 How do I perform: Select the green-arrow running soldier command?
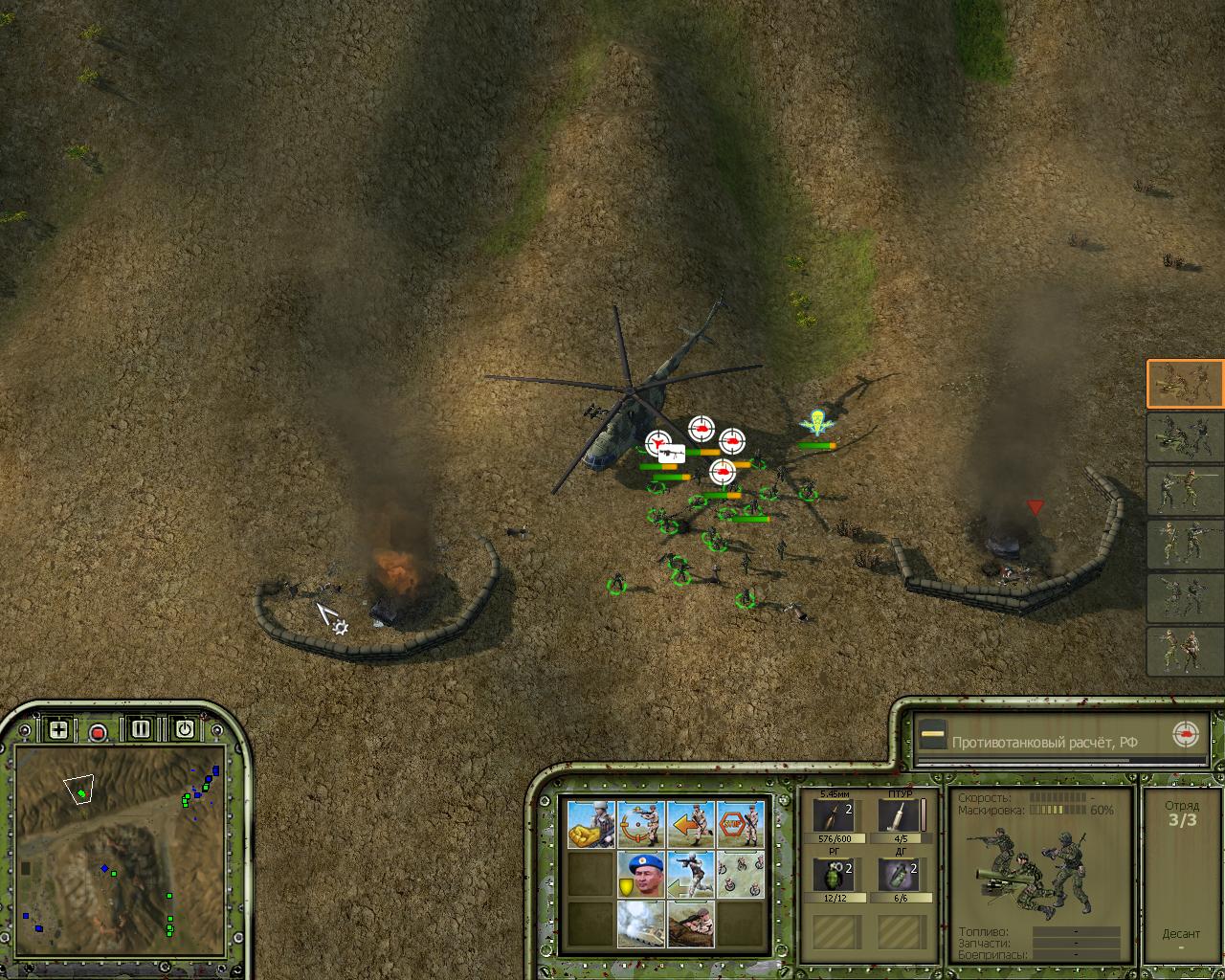[x=690, y=874]
